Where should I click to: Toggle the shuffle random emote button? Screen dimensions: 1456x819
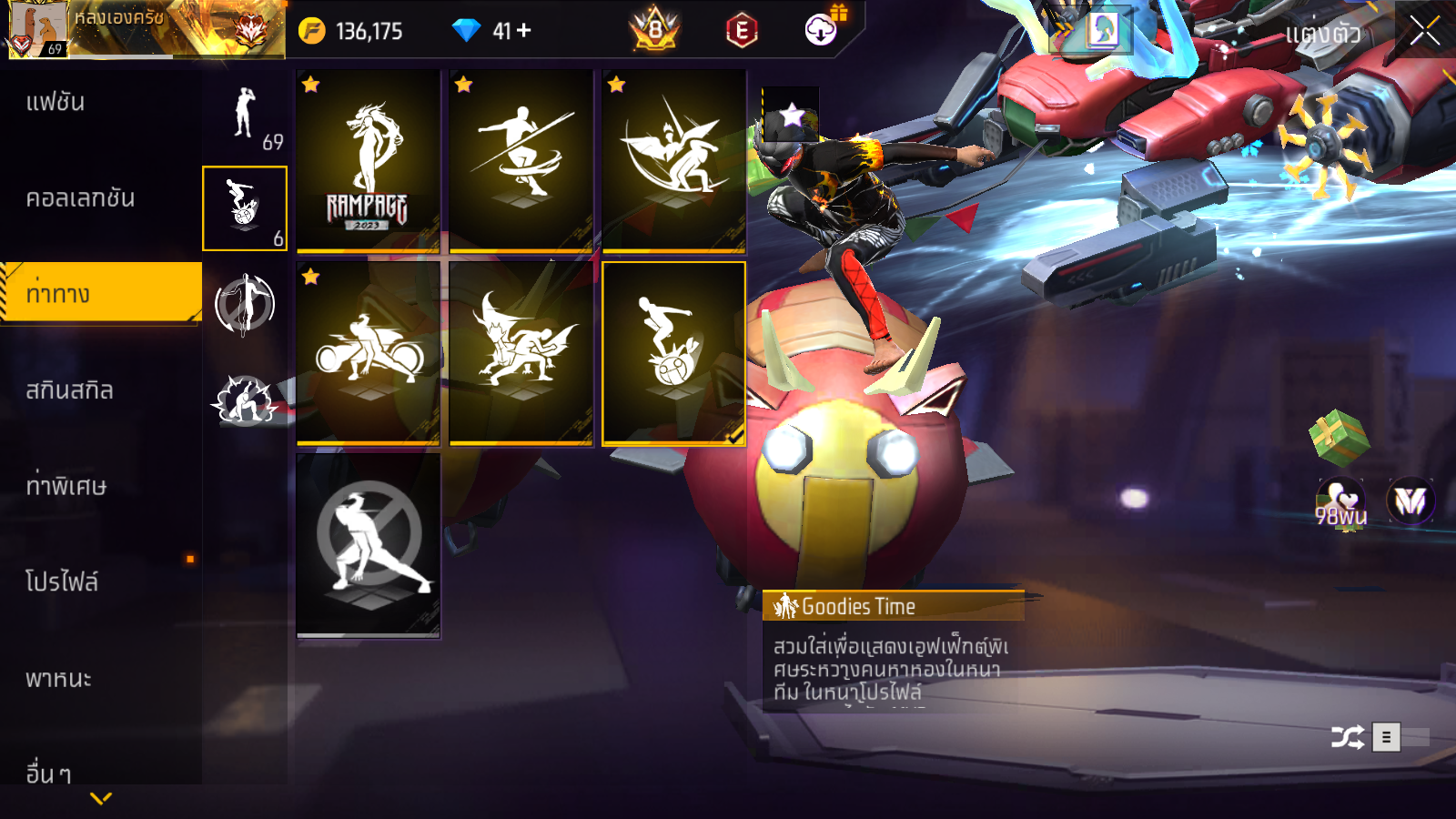(x=1347, y=736)
